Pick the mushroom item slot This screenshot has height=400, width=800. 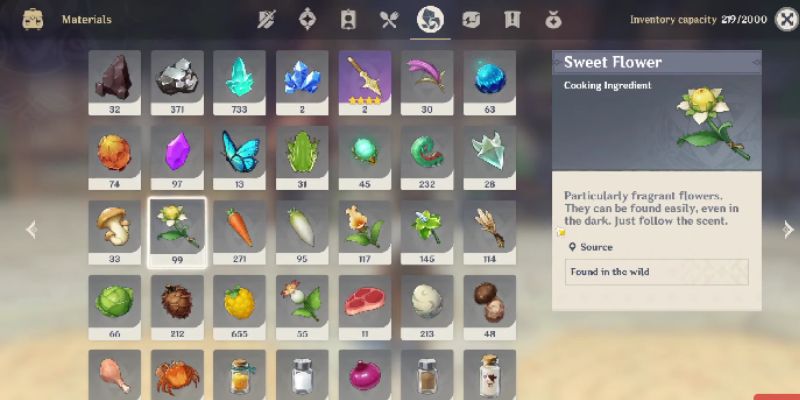click(x=114, y=228)
